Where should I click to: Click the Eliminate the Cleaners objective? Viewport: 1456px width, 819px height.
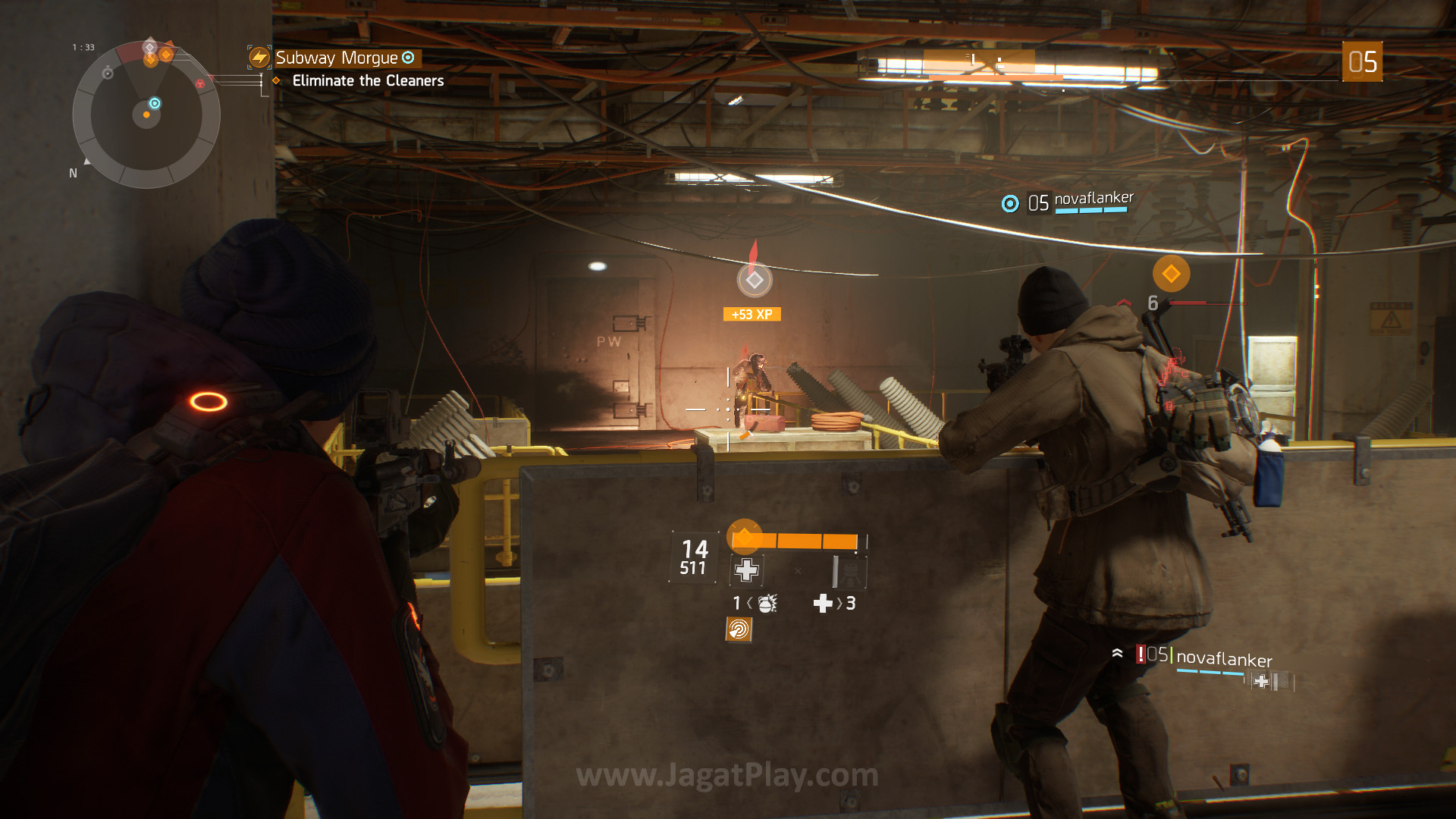pos(368,80)
